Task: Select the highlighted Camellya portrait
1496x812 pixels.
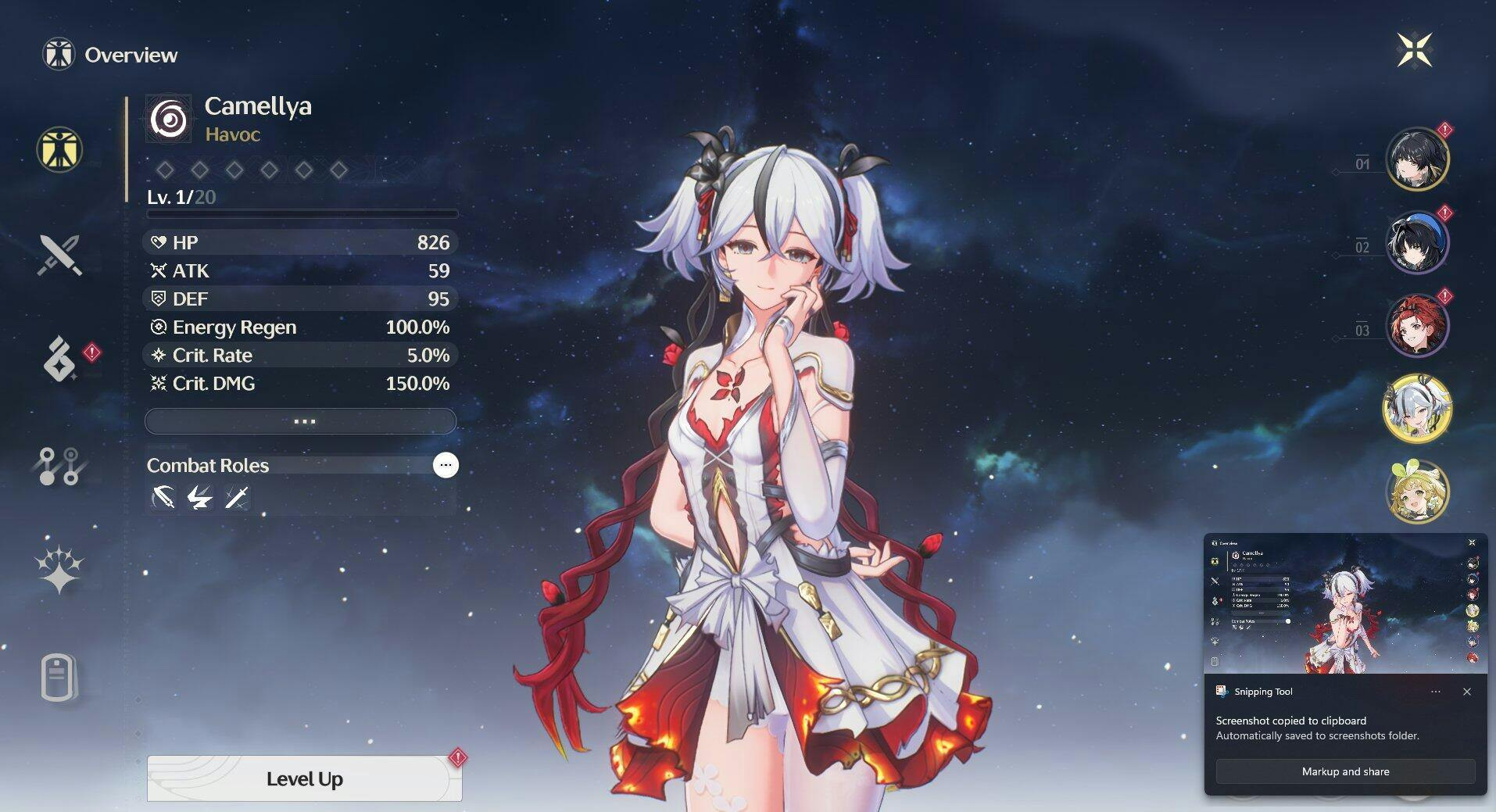Action: [1416, 408]
